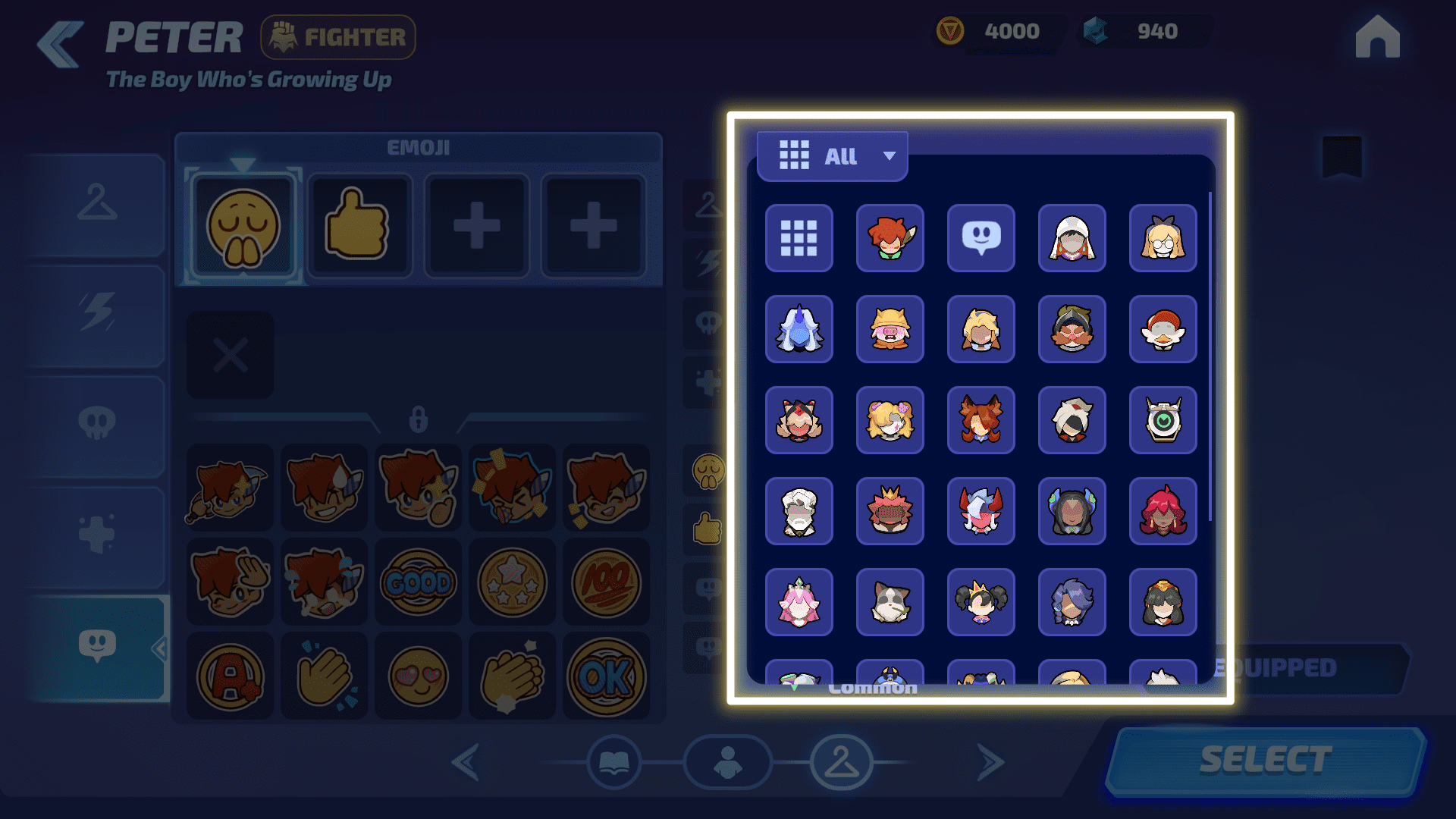This screenshot has height=819, width=1456.
Task: Open the hanger costume side tab
Action: (97, 203)
